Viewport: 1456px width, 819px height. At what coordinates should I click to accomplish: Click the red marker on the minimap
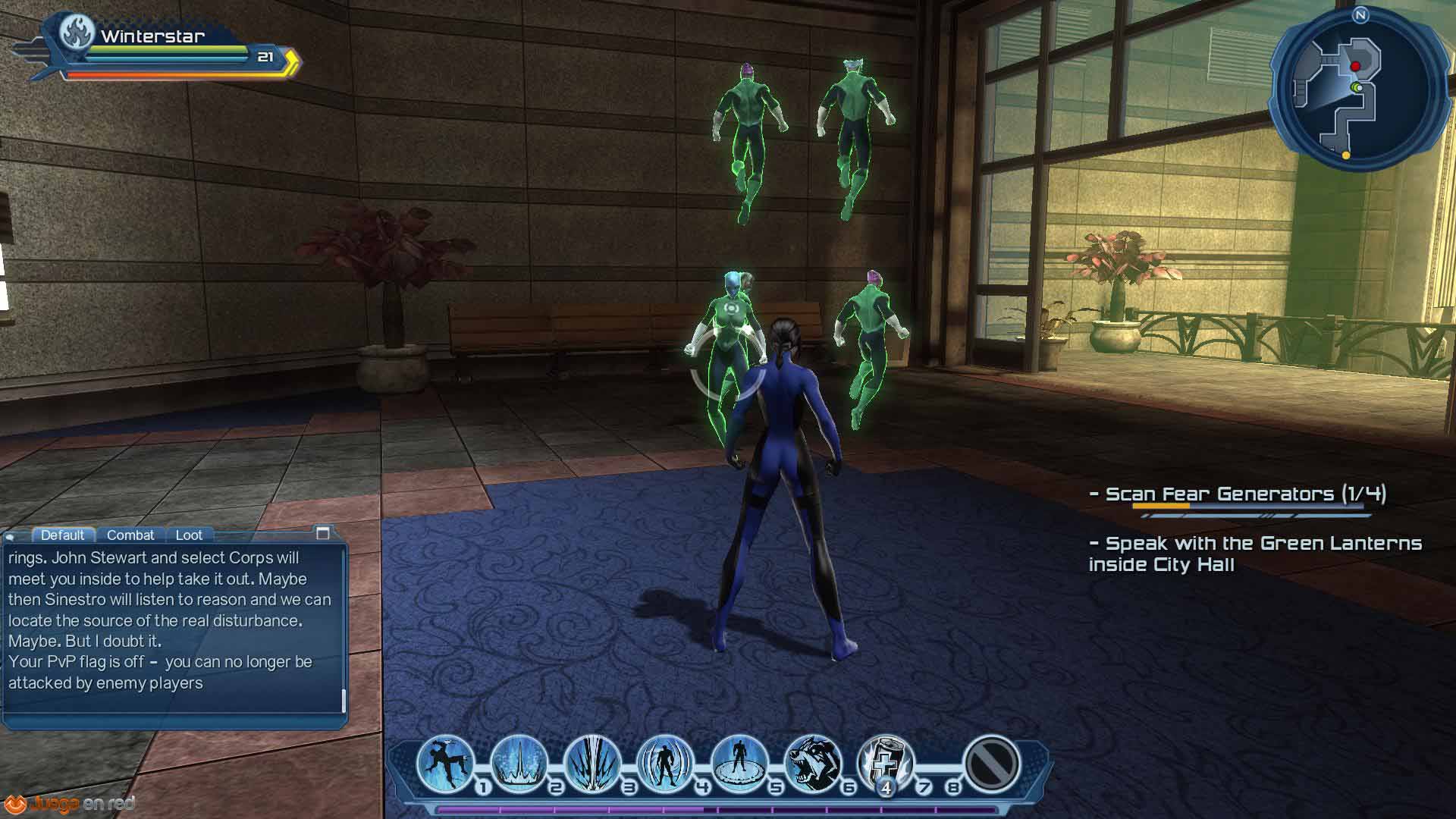tap(1355, 67)
